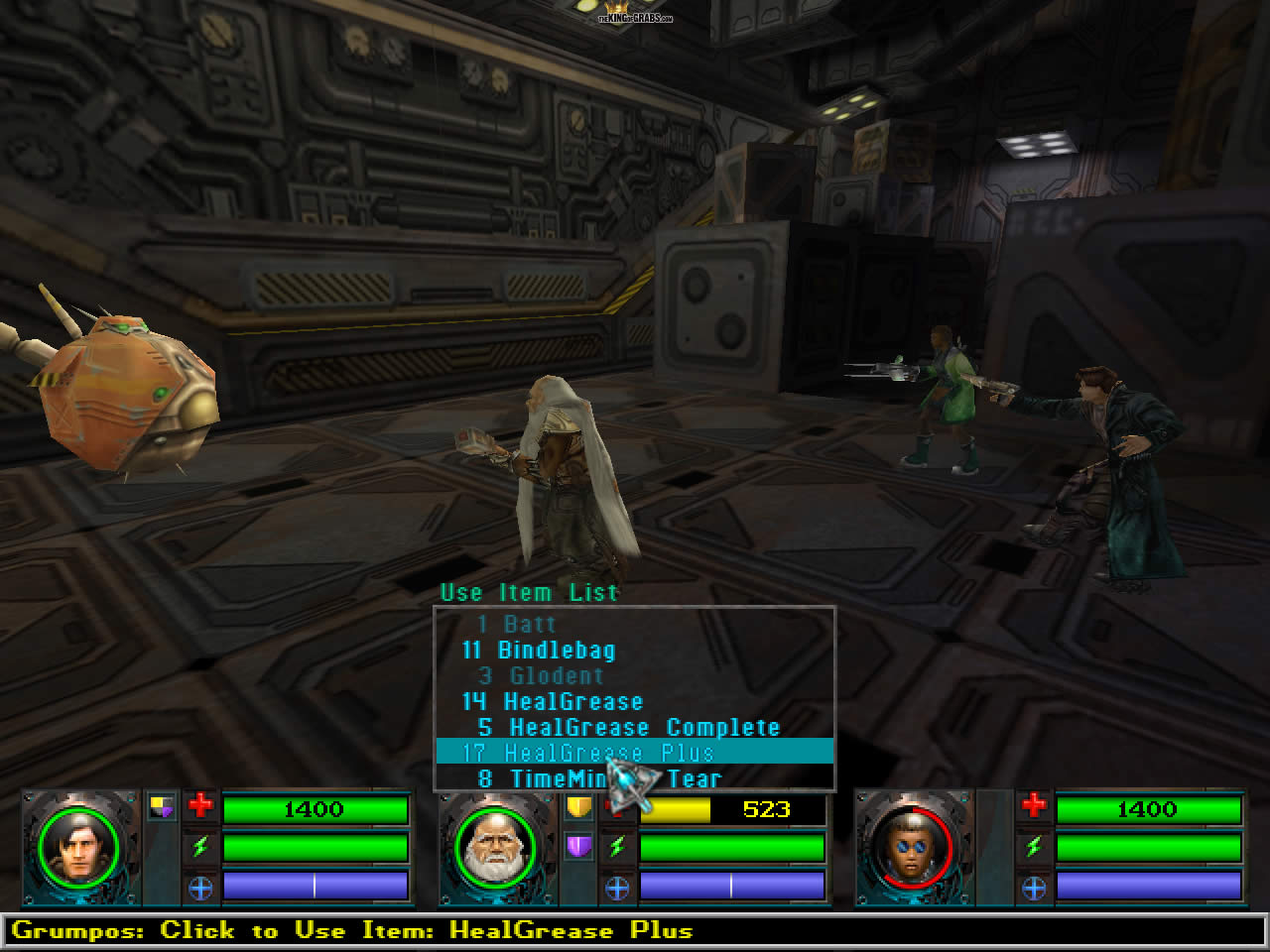
Task: Click the purple shield status icon
Action: 578,846
